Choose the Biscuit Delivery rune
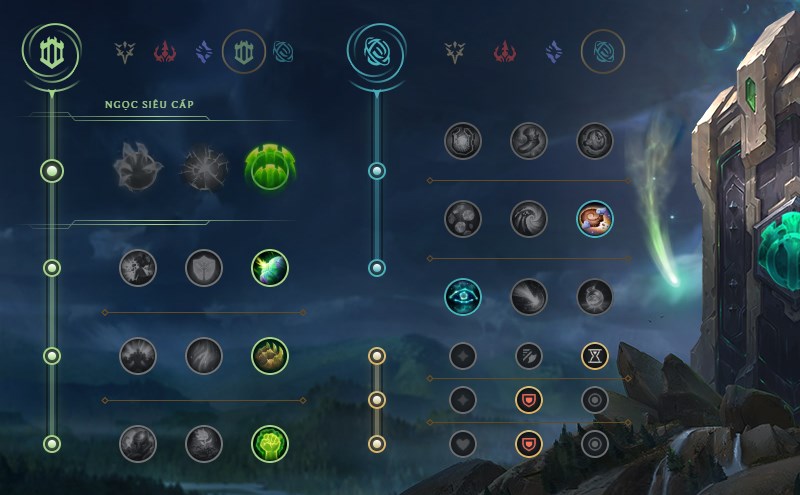Screen dimensions: 800x495 (594, 219)
